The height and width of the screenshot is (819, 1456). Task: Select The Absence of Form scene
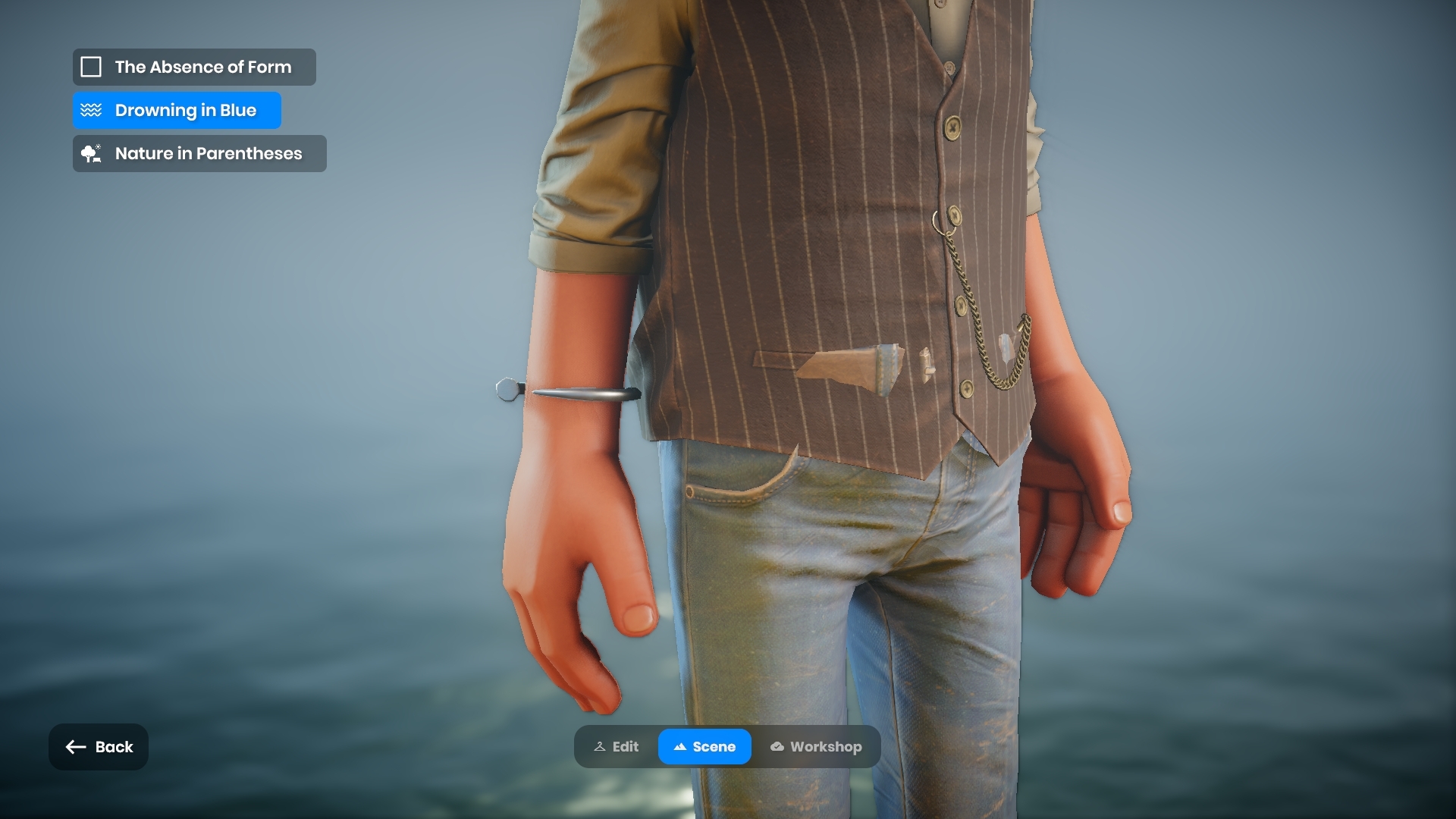194,67
